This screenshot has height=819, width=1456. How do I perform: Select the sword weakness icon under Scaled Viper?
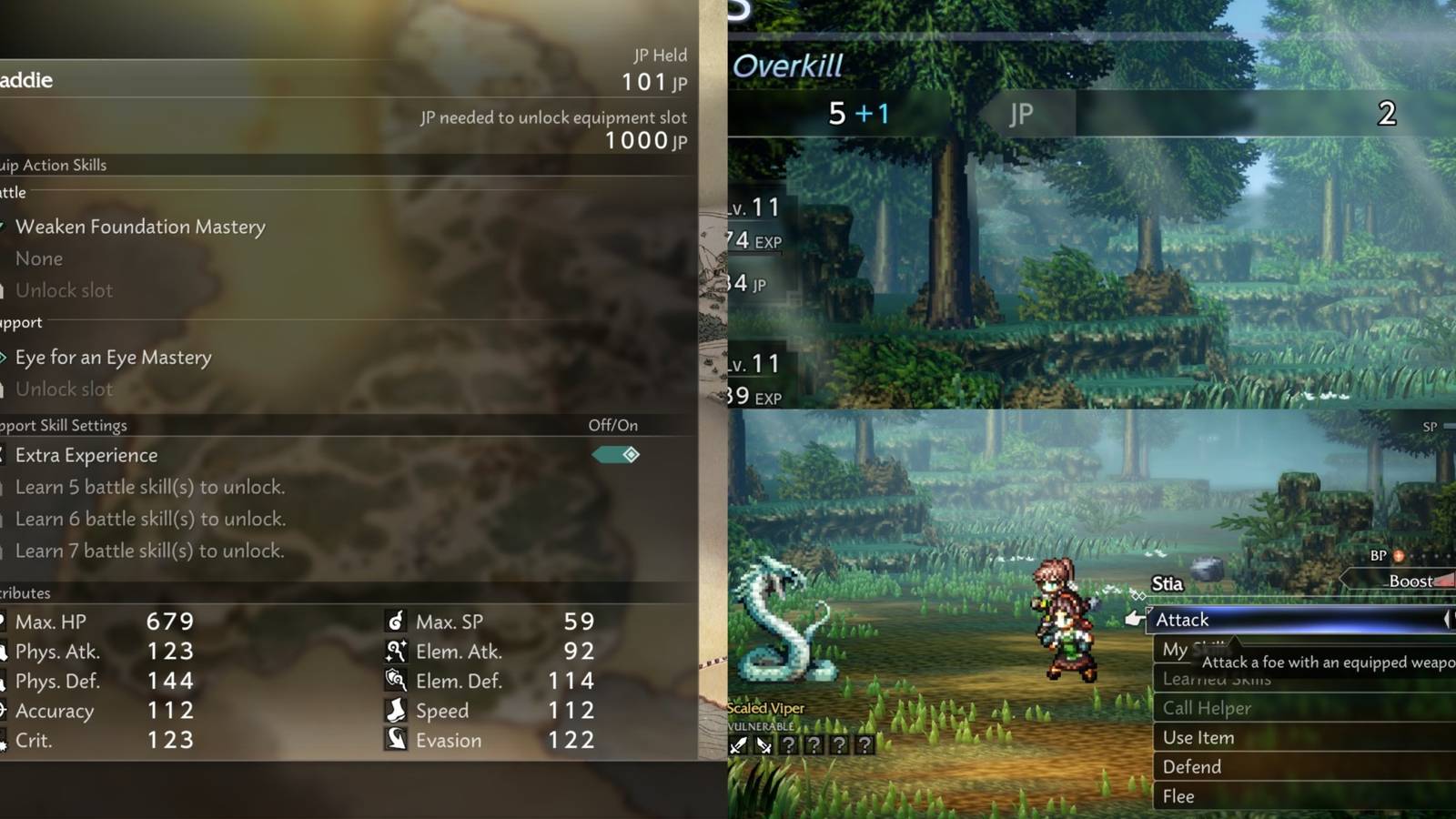[x=738, y=745]
